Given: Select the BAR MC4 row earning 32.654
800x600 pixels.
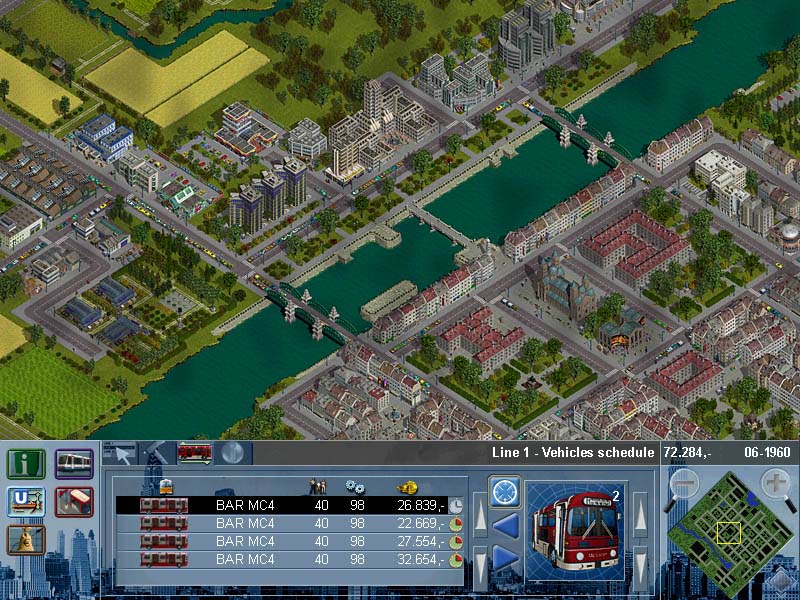Looking at the screenshot, I should tap(290, 559).
